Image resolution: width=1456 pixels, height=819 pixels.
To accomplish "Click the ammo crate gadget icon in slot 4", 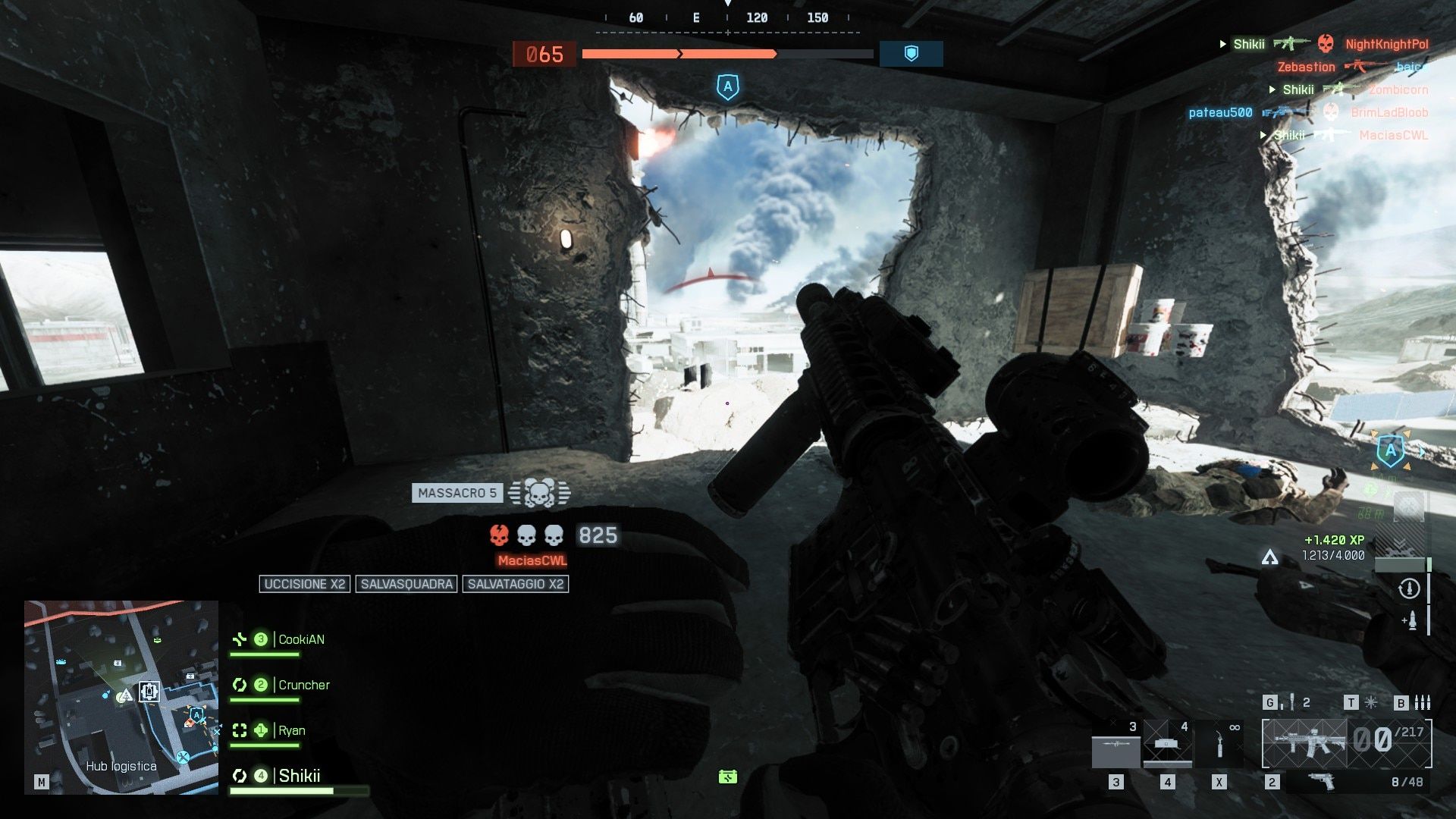I will (1166, 744).
